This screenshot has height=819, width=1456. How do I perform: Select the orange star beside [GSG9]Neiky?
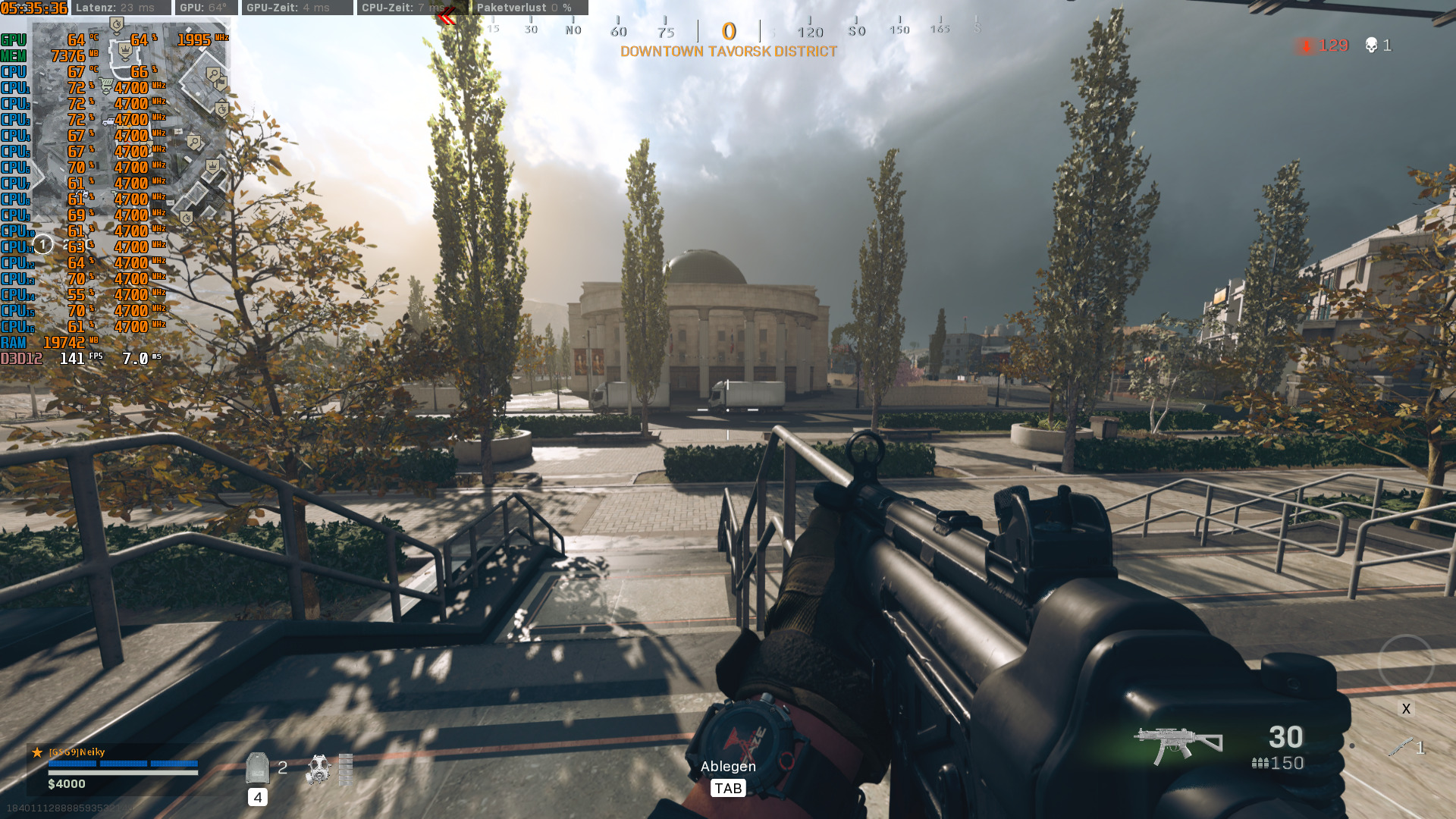(x=37, y=752)
